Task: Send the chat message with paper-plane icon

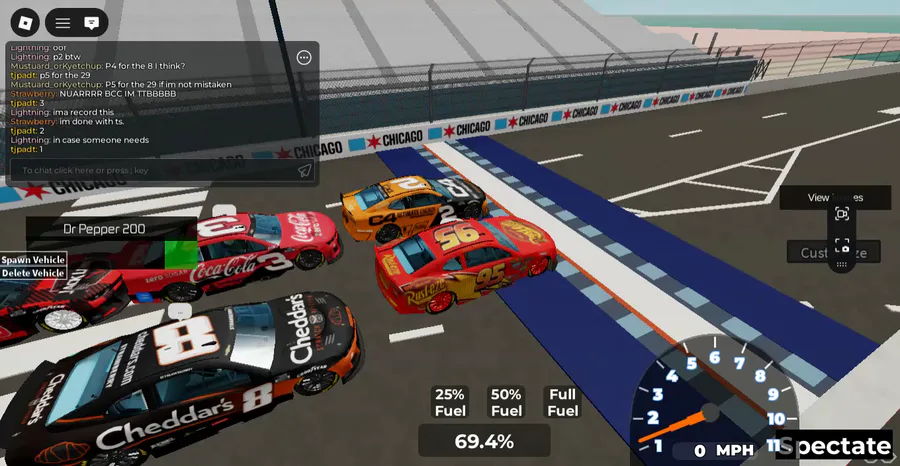Action: [305, 171]
